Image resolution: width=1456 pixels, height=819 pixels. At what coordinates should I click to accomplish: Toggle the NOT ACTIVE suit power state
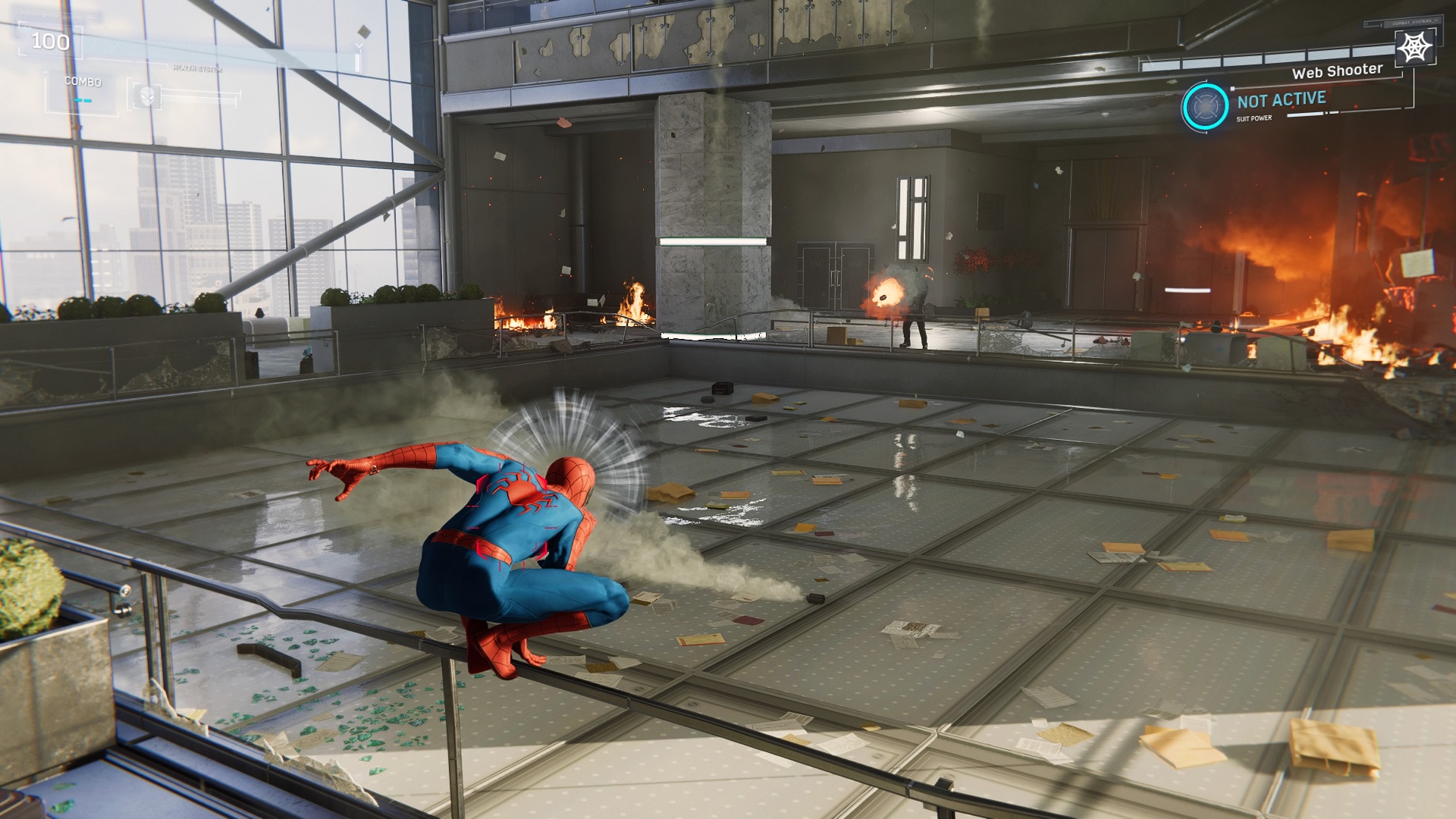[1282, 101]
